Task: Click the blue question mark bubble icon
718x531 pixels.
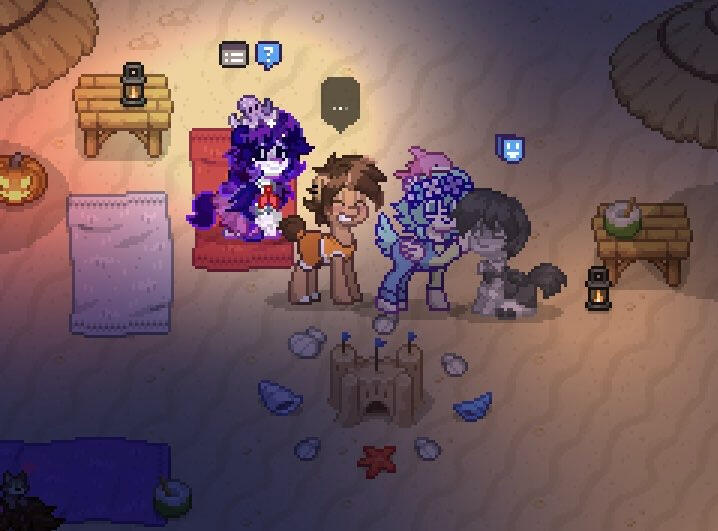Action: tap(267, 54)
